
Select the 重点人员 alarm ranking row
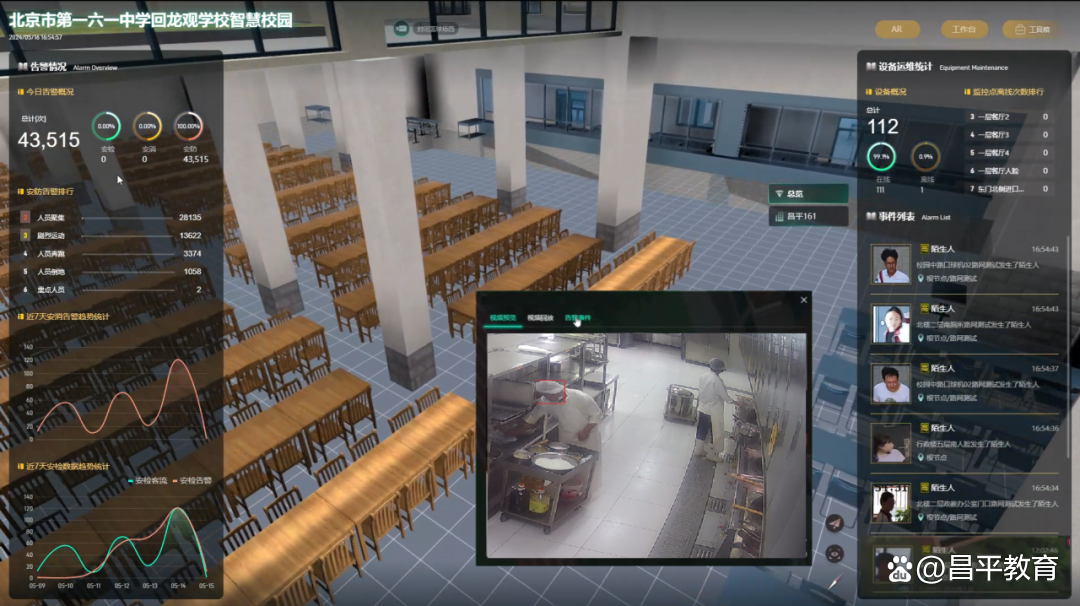pyautogui.click(x=110, y=289)
